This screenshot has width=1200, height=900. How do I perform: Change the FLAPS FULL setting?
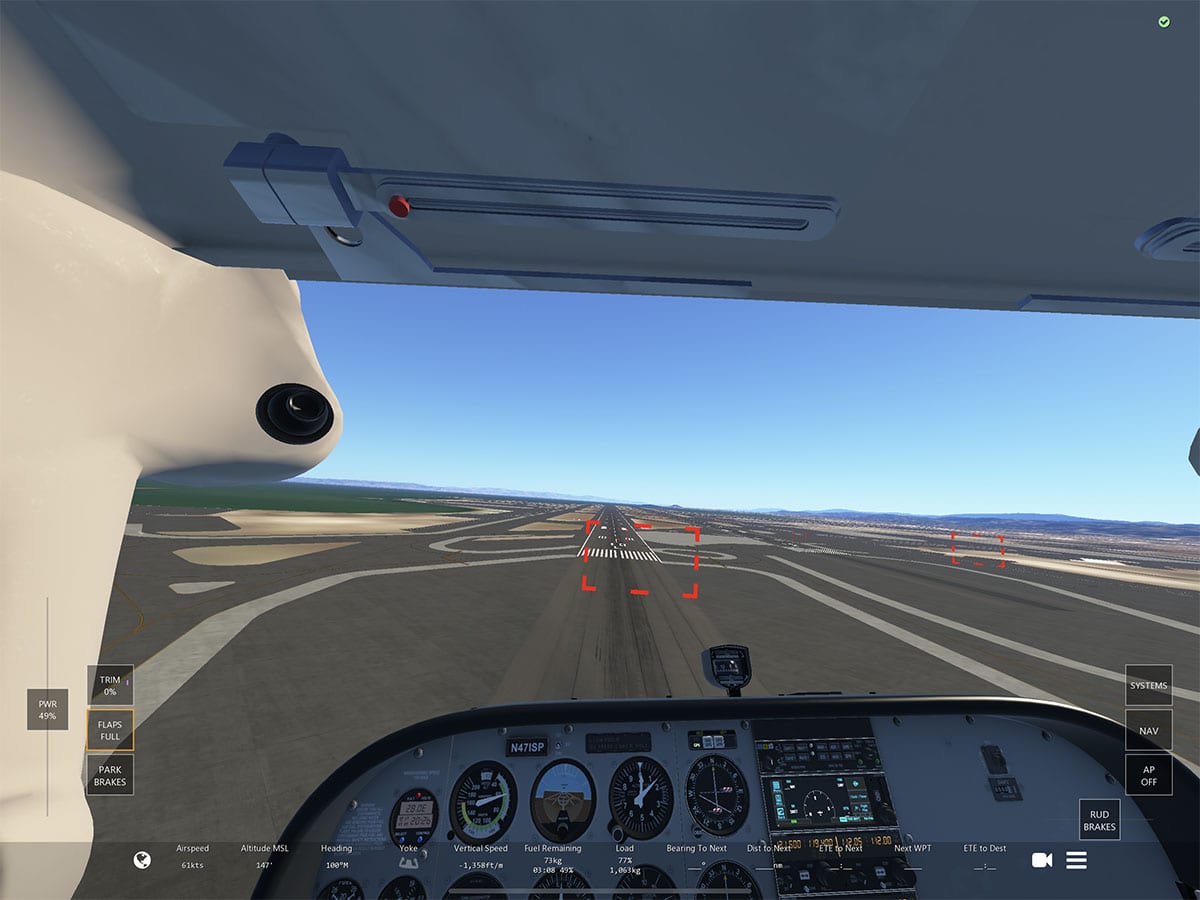coord(110,730)
